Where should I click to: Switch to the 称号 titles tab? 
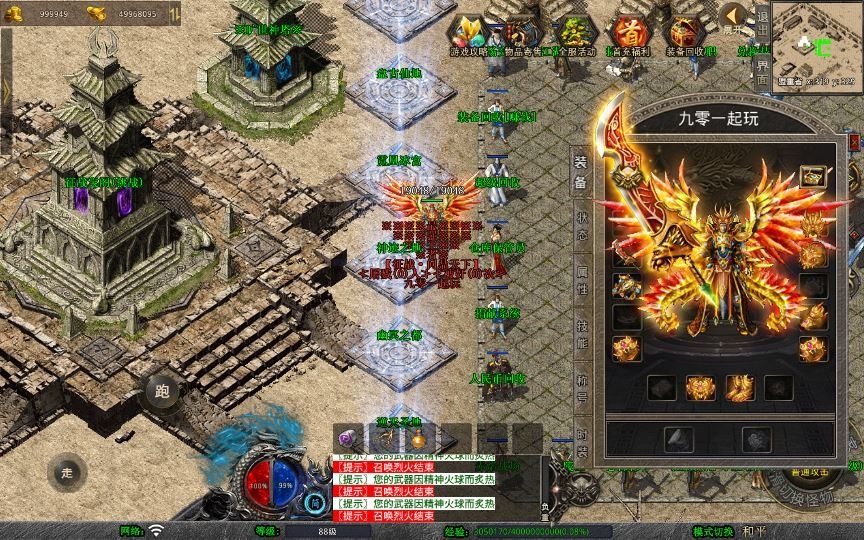pos(580,379)
